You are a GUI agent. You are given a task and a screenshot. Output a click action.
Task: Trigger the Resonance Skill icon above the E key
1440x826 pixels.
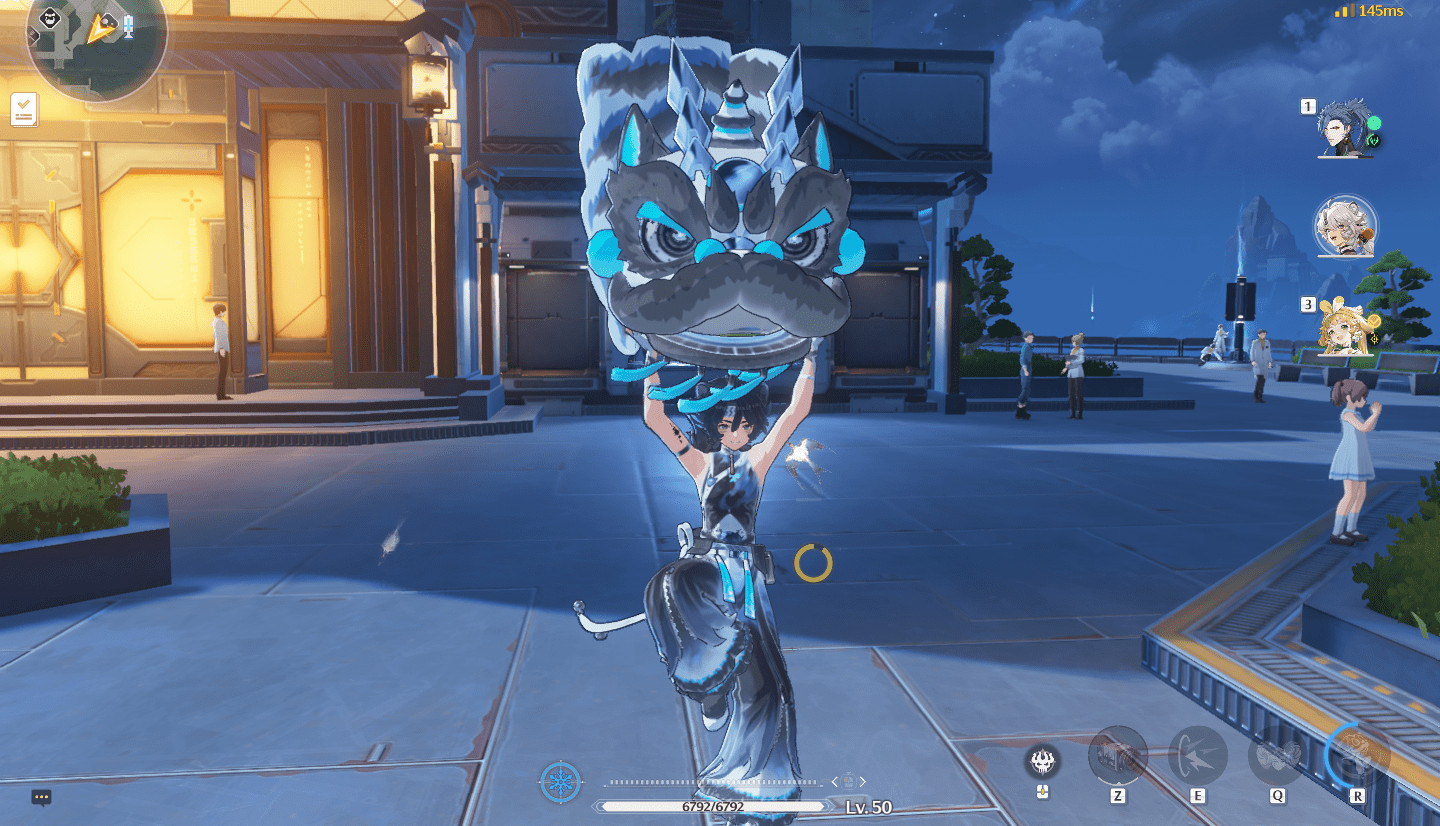(1196, 757)
